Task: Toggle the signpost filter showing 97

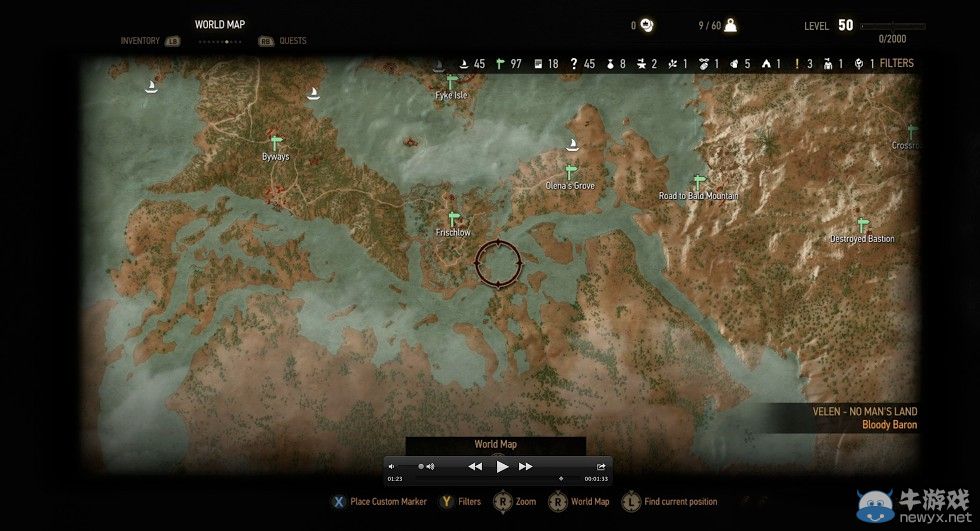Action: pos(502,64)
